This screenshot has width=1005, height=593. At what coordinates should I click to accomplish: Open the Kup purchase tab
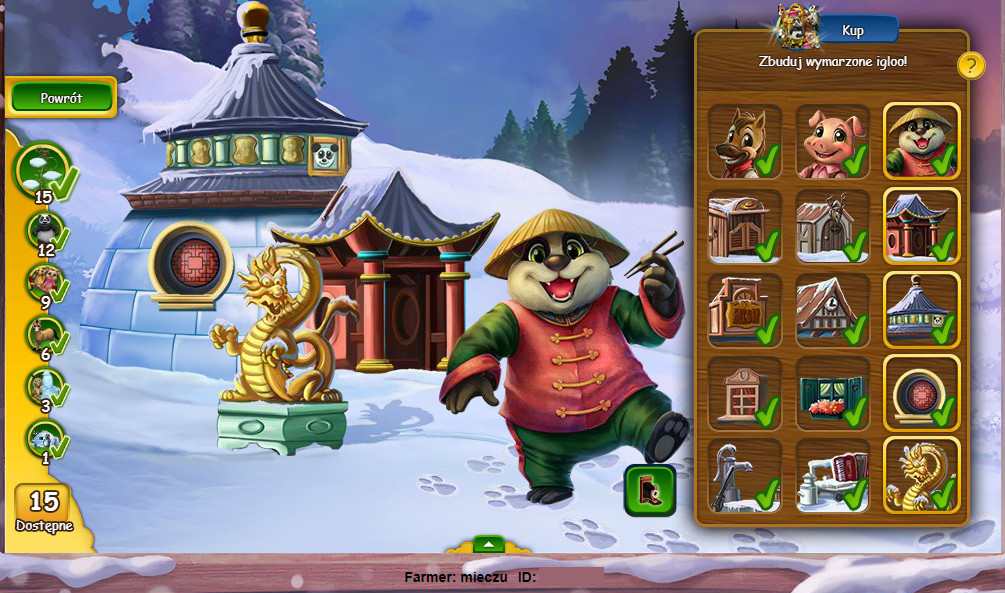coord(853,30)
